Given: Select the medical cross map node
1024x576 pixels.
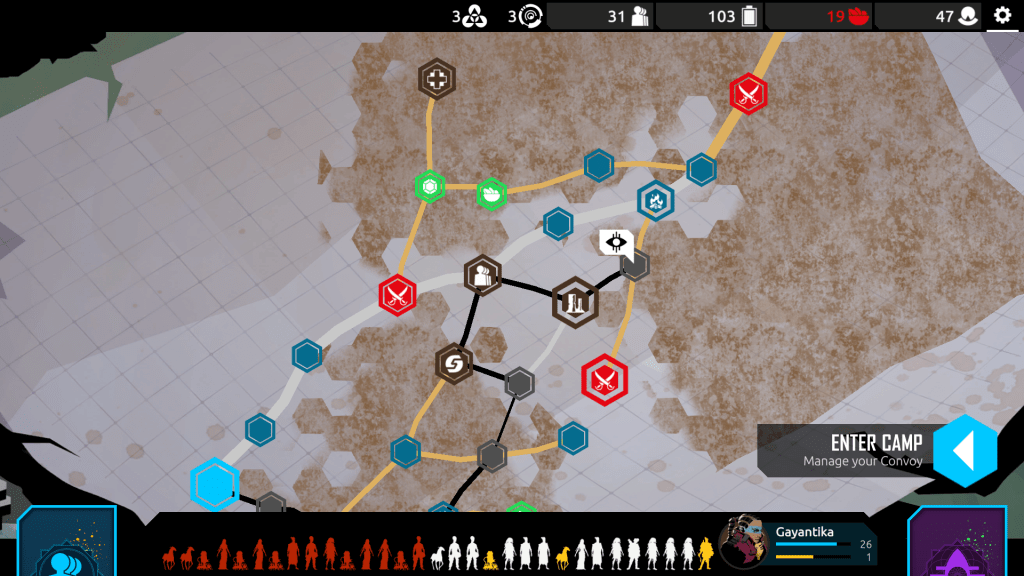Looking at the screenshot, I should [x=437, y=80].
